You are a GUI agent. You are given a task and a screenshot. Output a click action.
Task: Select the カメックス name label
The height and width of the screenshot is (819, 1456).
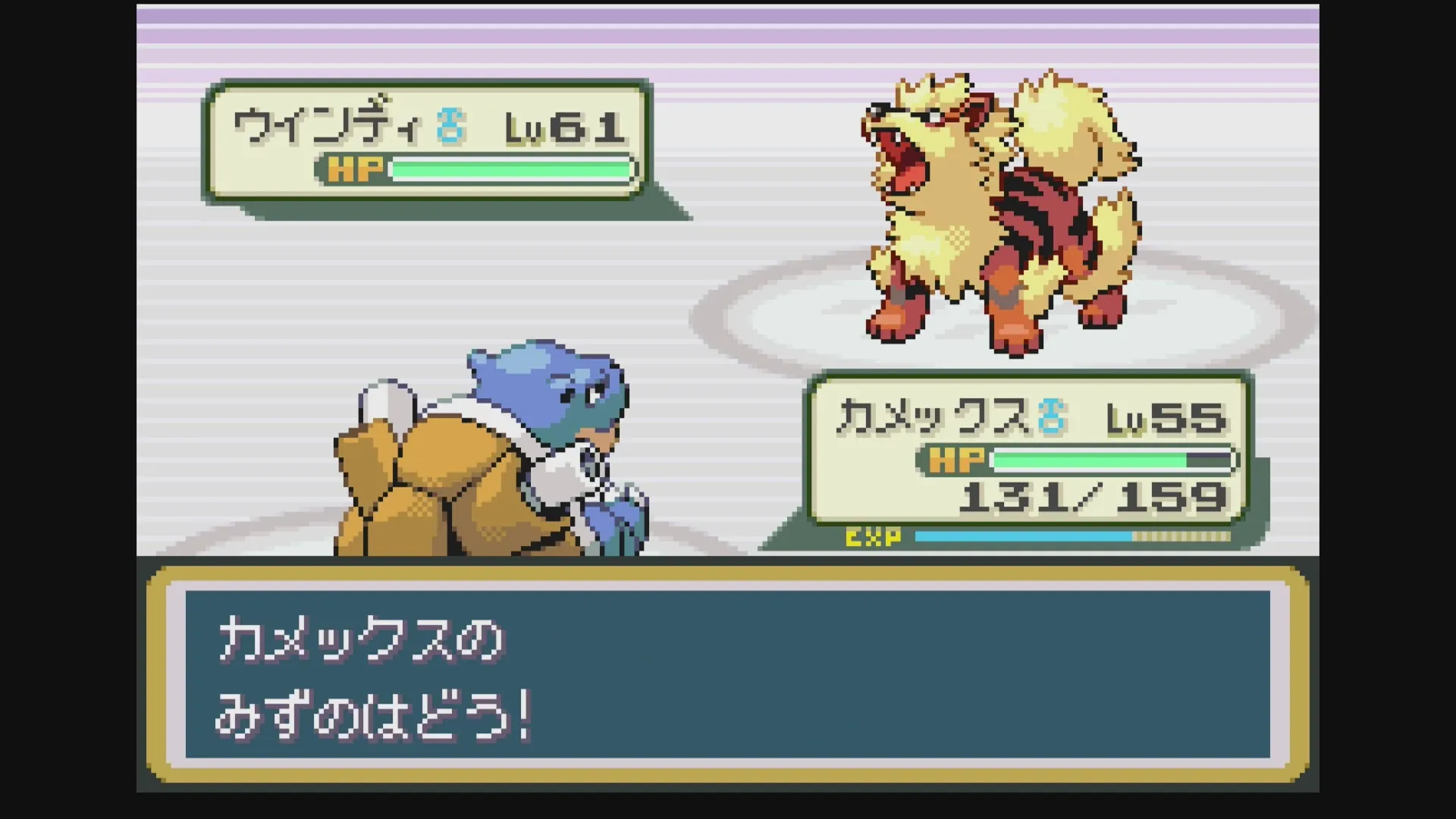tap(933, 418)
